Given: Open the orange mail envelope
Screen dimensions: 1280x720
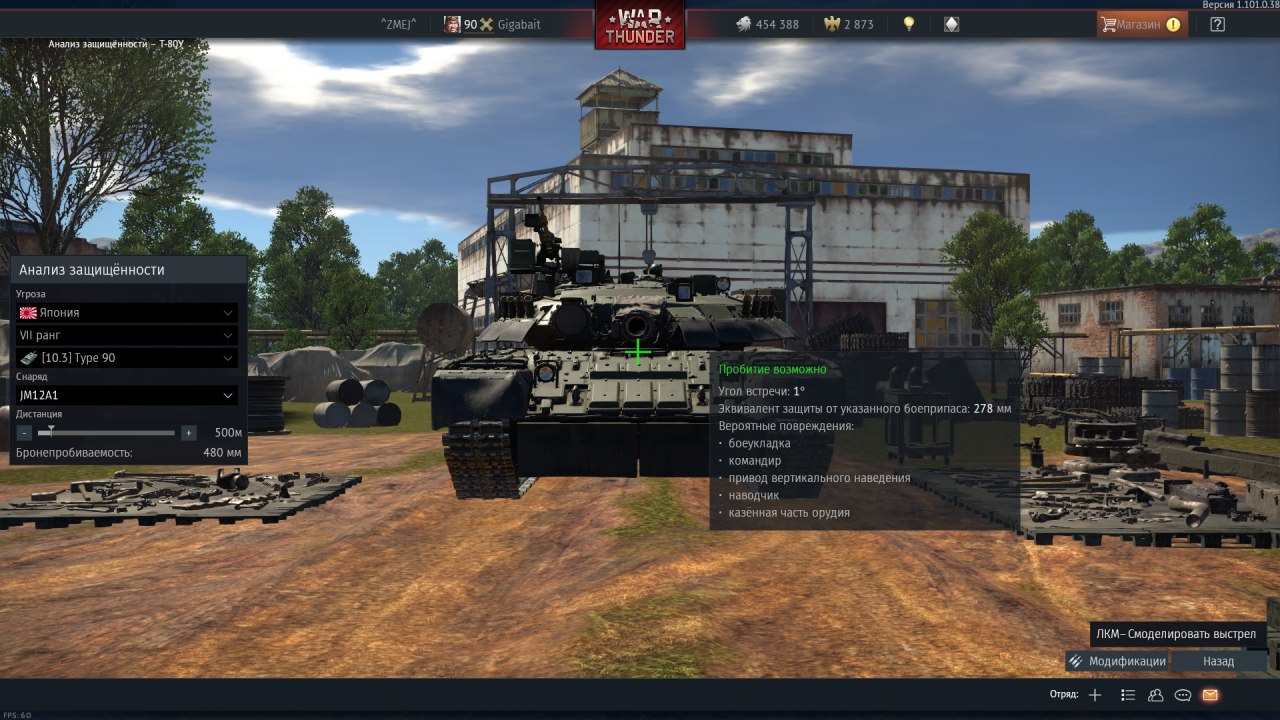Looking at the screenshot, I should coord(1210,695).
